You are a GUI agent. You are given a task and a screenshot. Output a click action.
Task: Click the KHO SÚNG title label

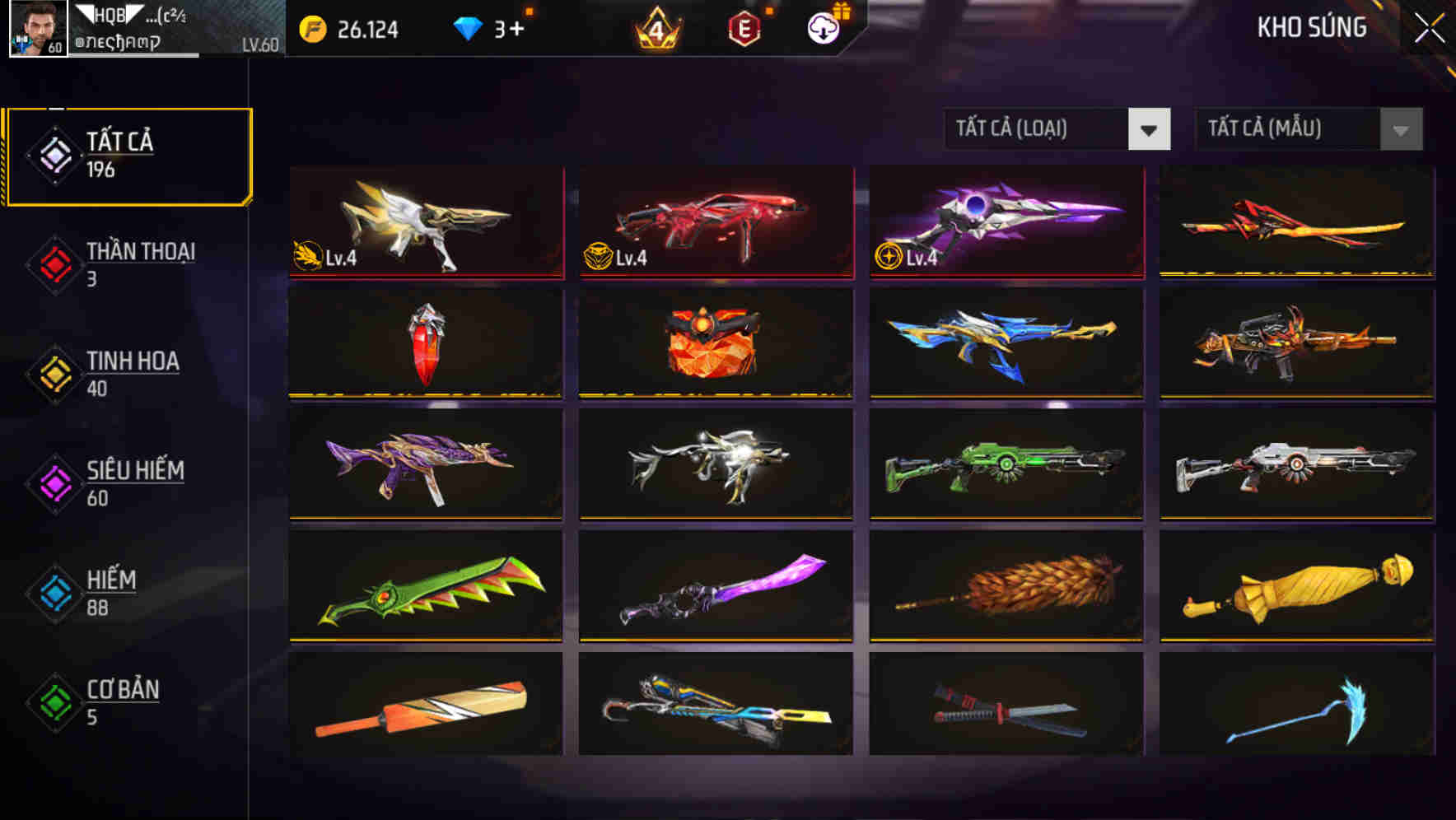point(1311,28)
